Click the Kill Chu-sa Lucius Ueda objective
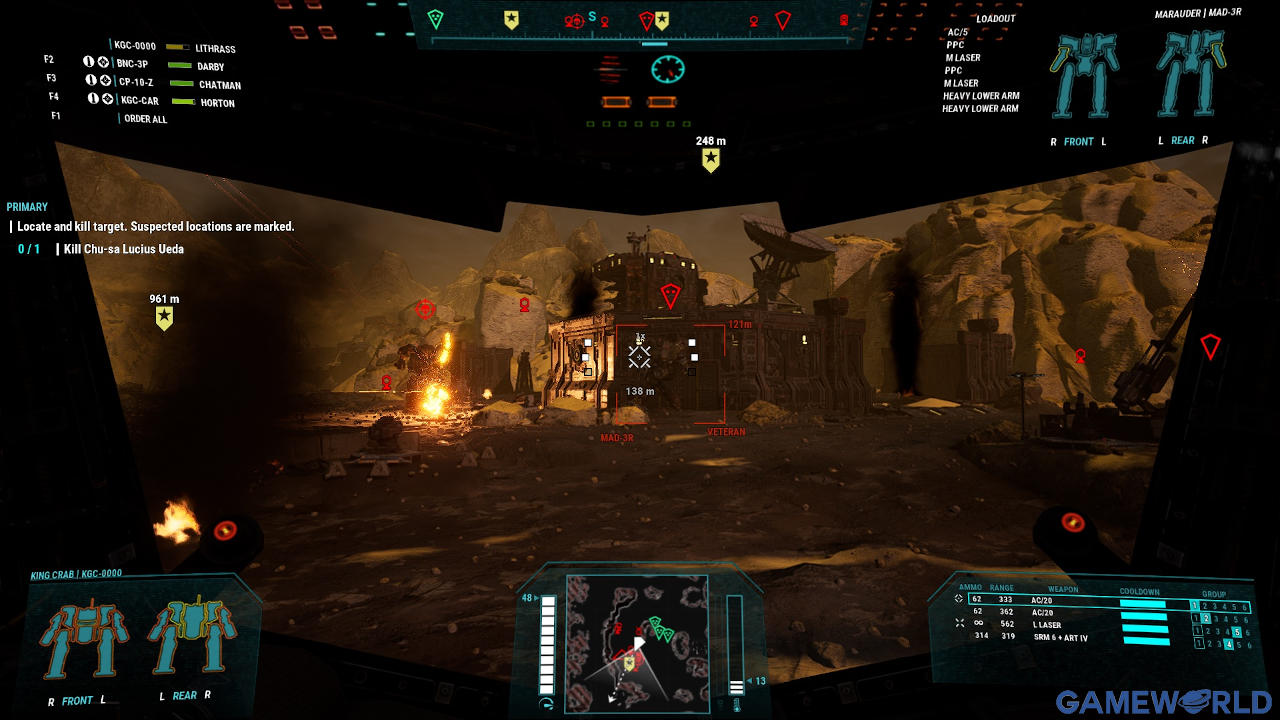1280x720 pixels. [x=123, y=249]
